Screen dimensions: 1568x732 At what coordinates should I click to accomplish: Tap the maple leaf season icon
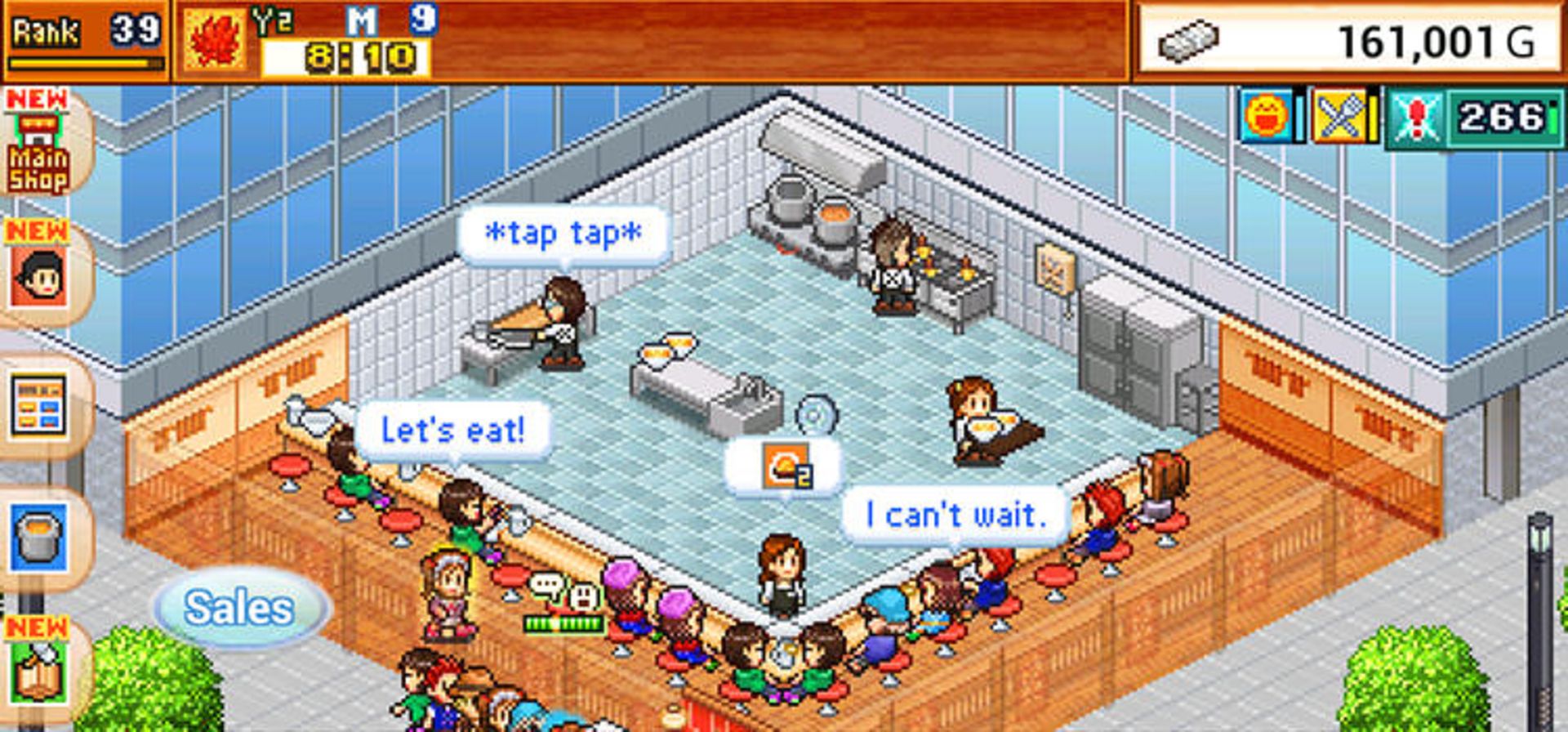pos(216,41)
